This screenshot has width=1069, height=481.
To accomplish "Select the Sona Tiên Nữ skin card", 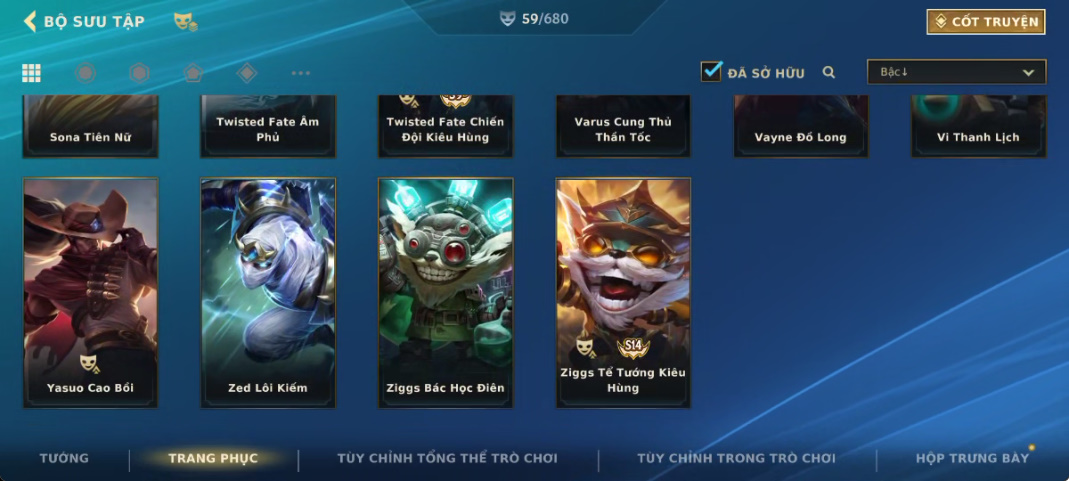I will pos(90,126).
